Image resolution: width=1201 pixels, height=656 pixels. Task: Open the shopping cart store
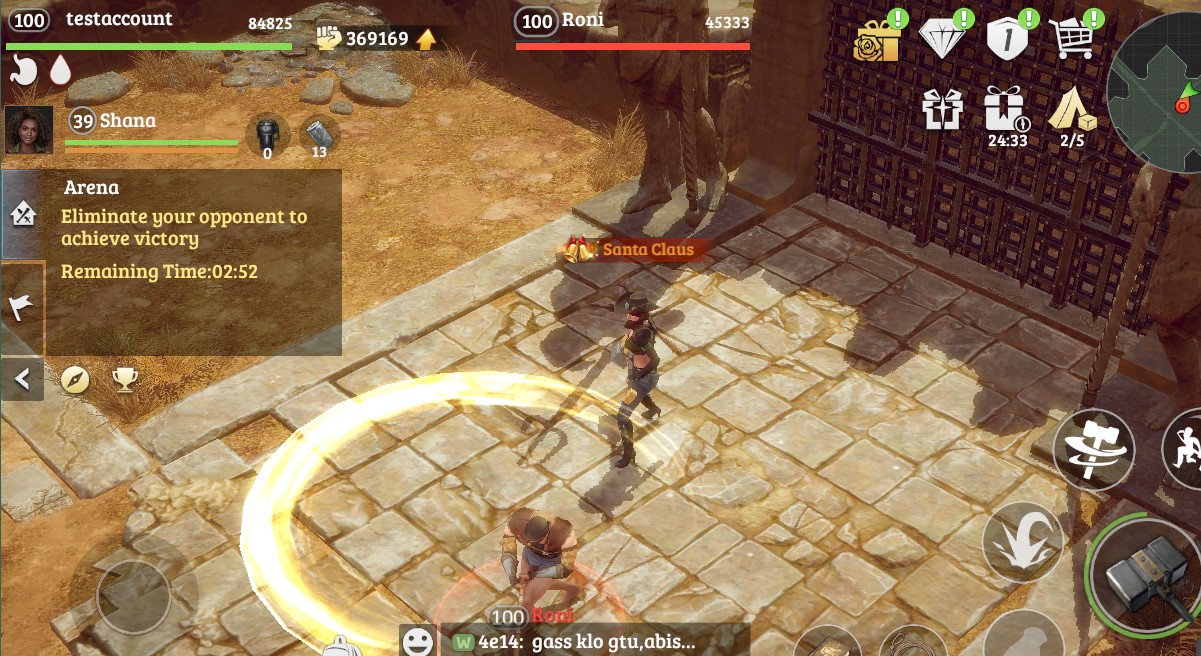coord(1072,40)
